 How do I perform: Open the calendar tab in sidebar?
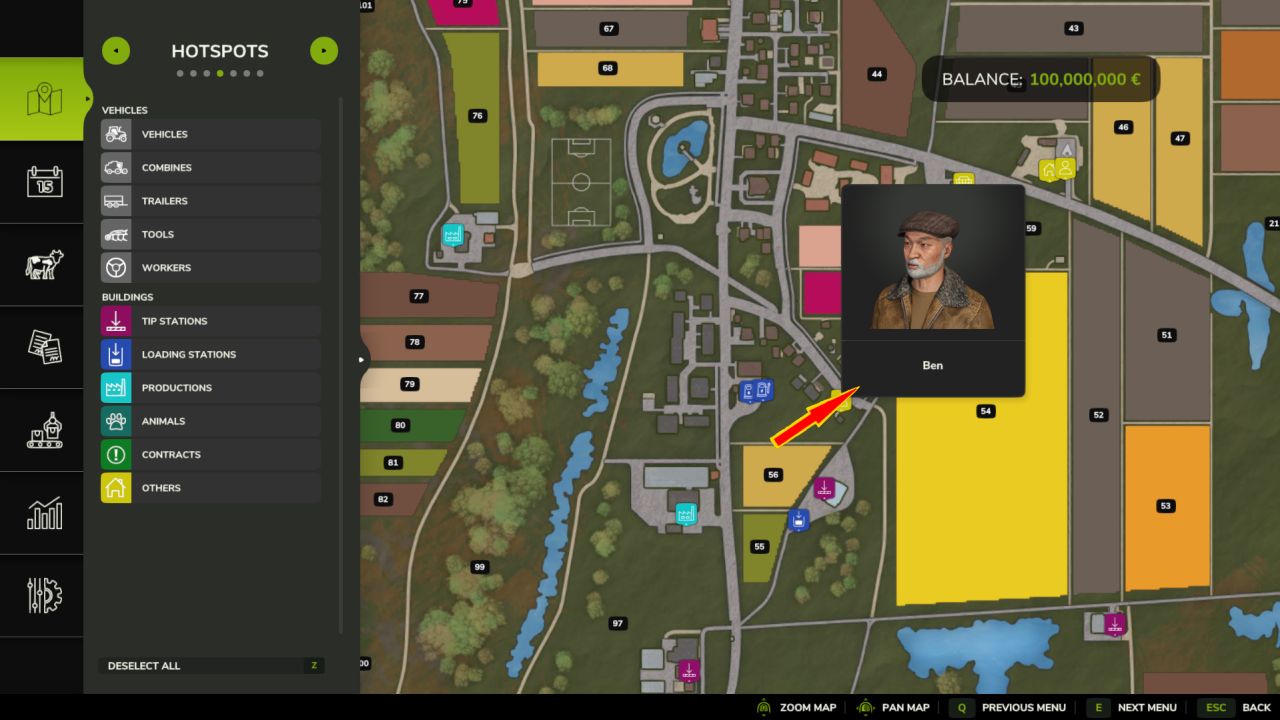point(44,182)
